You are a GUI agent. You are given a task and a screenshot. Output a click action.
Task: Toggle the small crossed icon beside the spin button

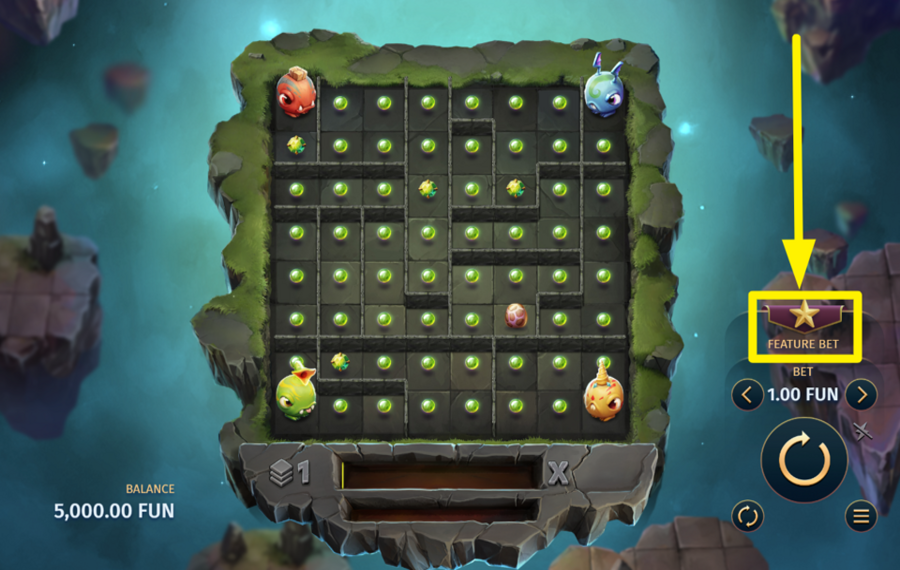[x=862, y=431]
